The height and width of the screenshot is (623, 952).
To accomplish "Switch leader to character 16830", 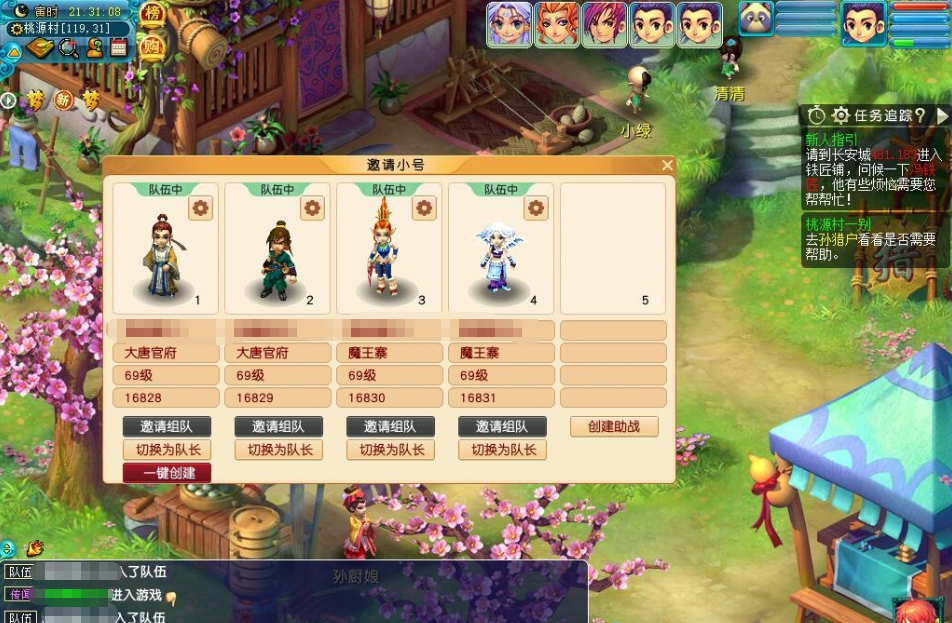I will tap(391, 450).
